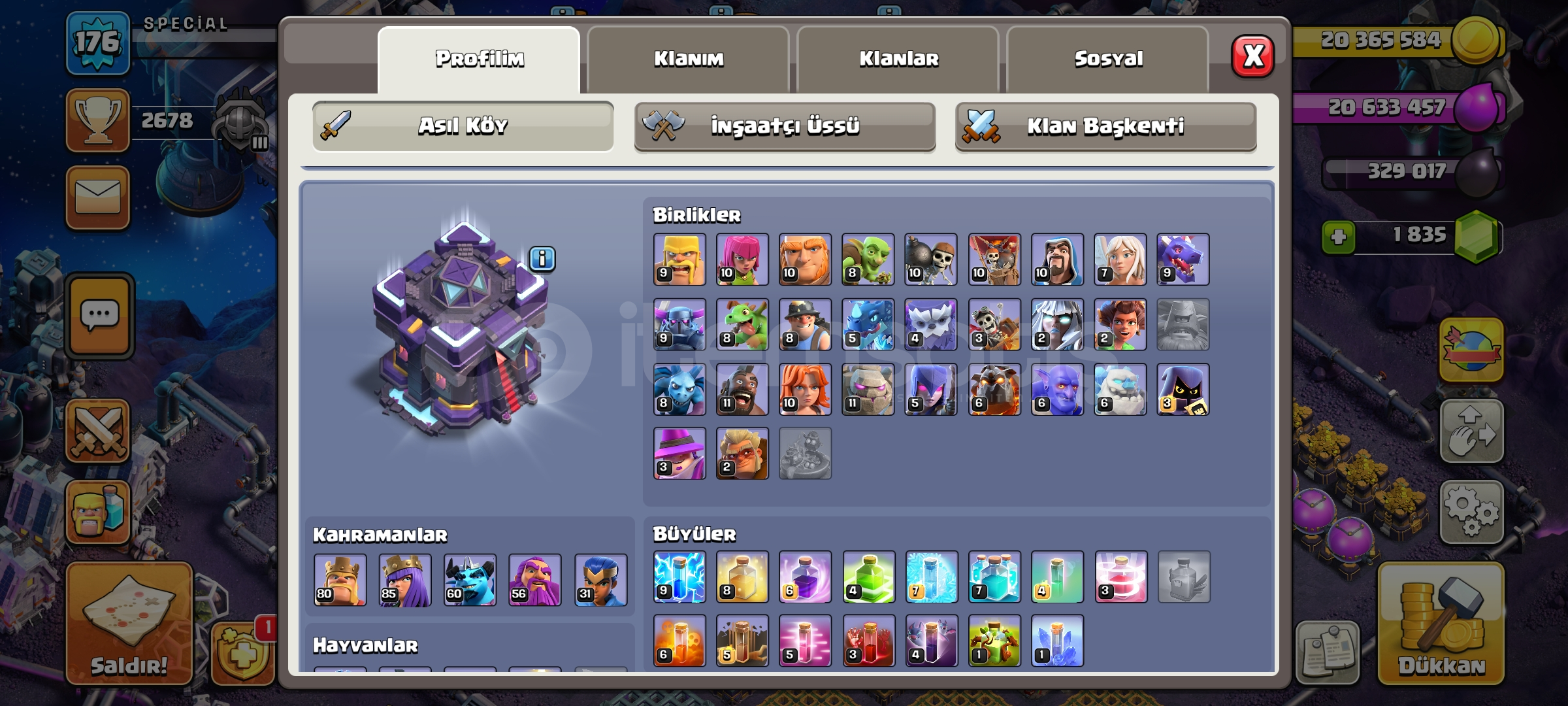Select the P.E.K.K.A troop icon
This screenshot has width=1568, height=706.
coord(679,325)
